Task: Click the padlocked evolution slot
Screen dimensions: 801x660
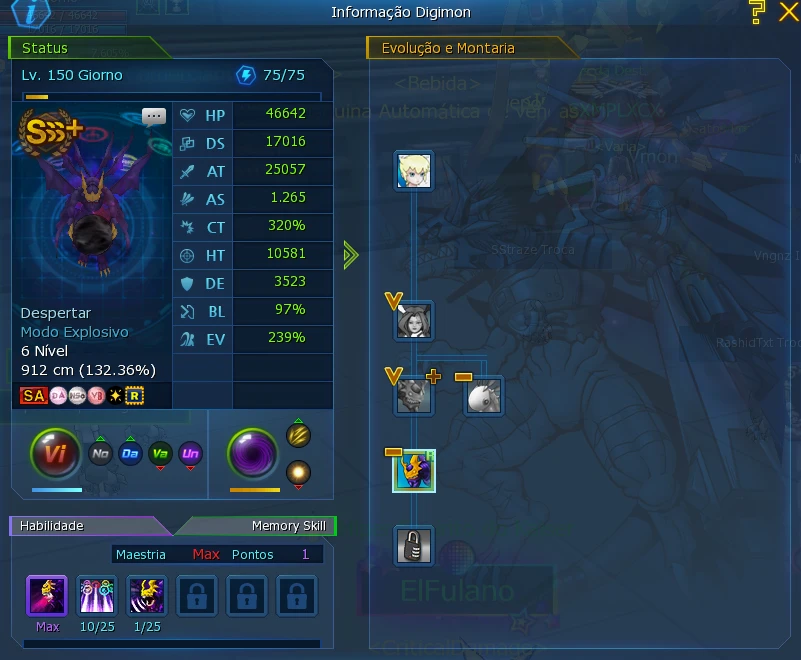Action: pos(413,546)
